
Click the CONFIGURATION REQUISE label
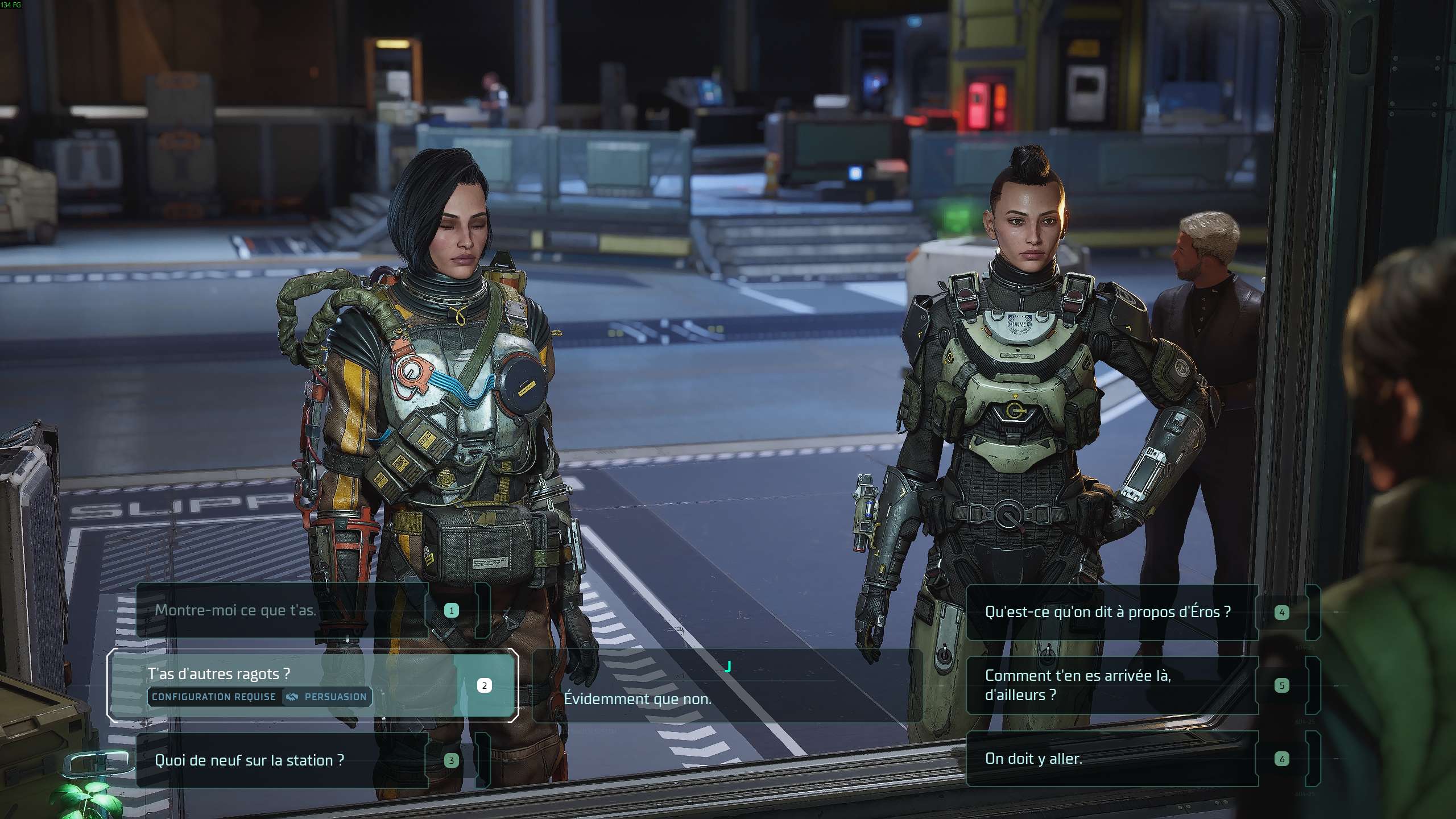[214, 696]
